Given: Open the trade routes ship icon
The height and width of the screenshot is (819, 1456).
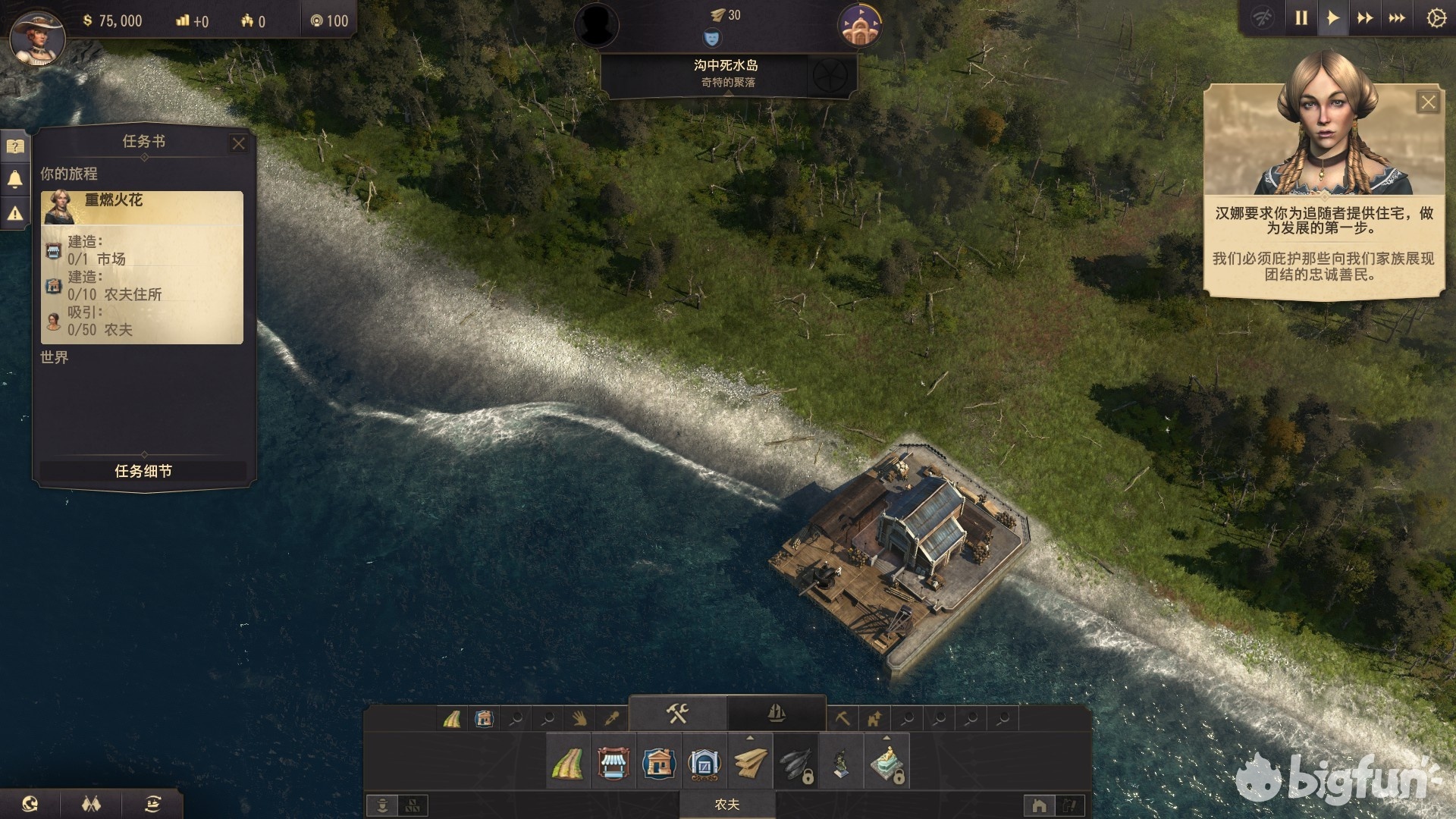Looking at the screenshot, I should (x=152, y=804).
